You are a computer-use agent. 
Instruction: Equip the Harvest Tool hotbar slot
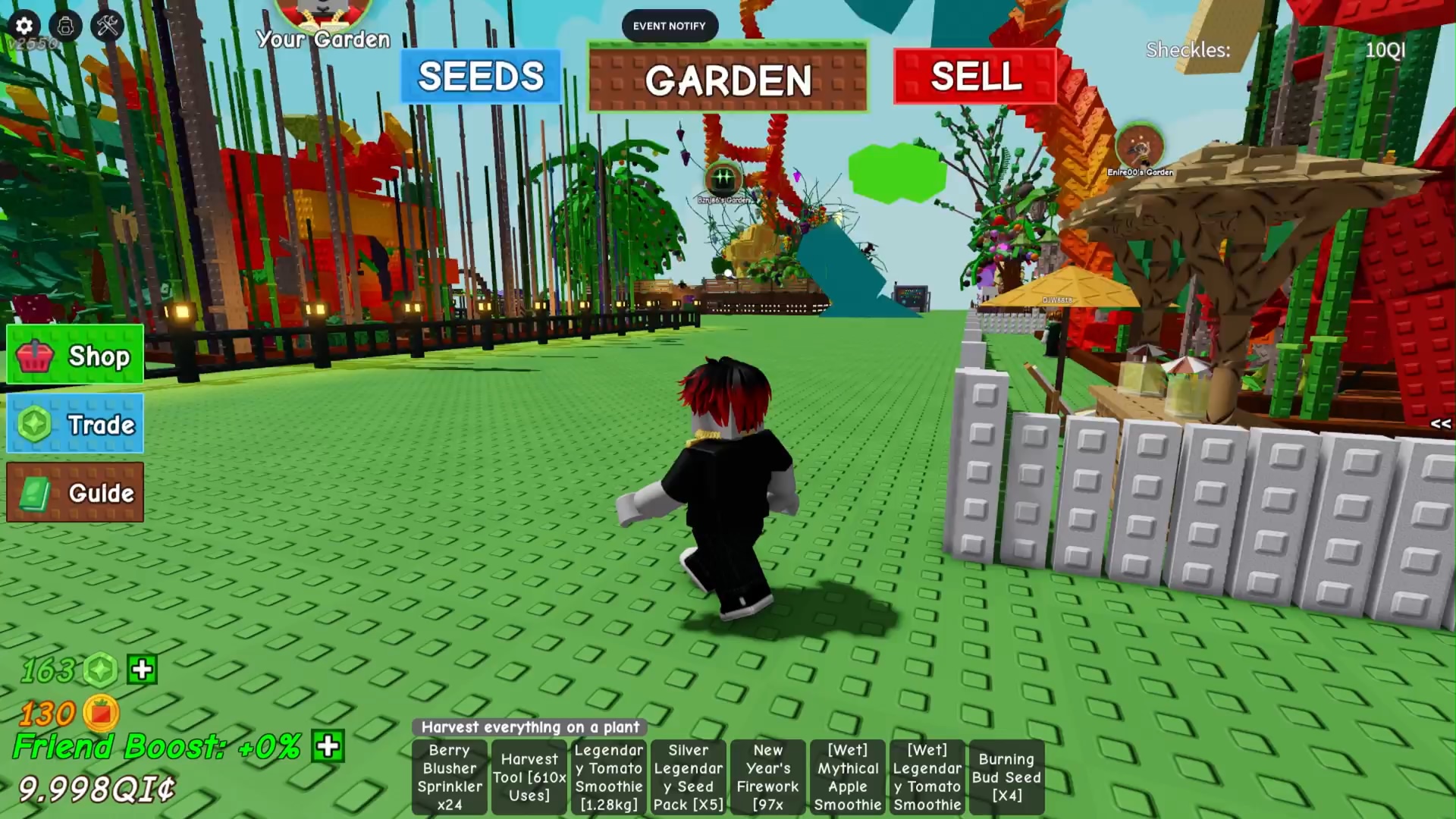click(529, 777)
